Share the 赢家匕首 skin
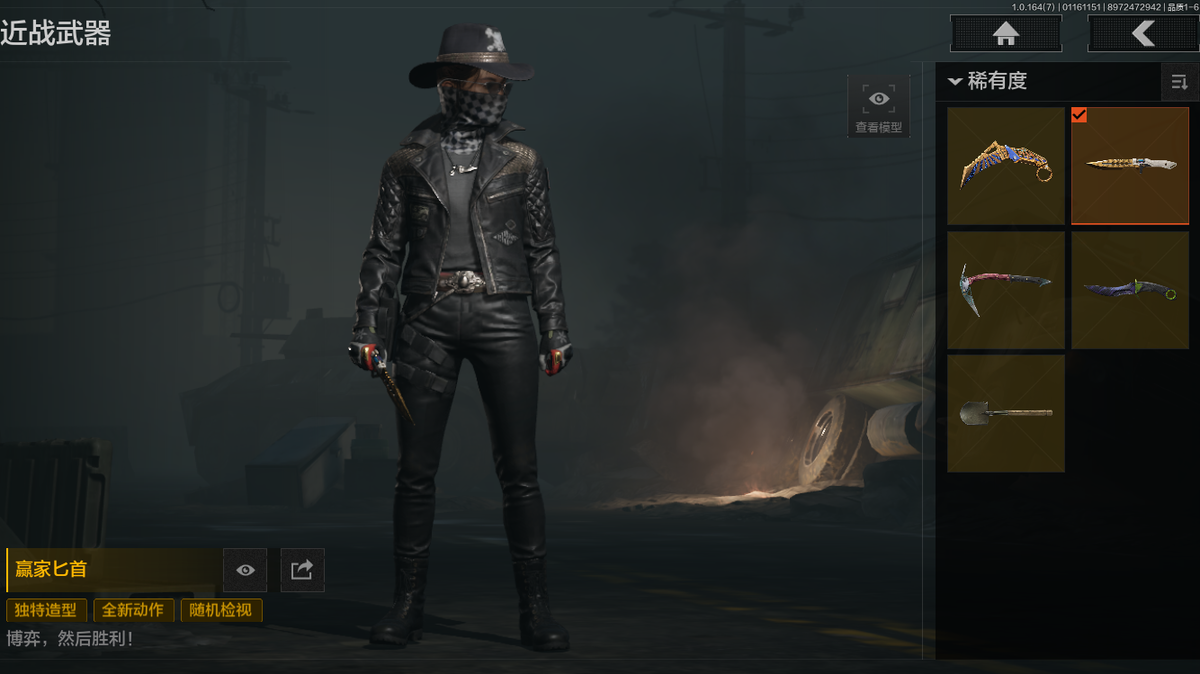 (x=302, y=570)
